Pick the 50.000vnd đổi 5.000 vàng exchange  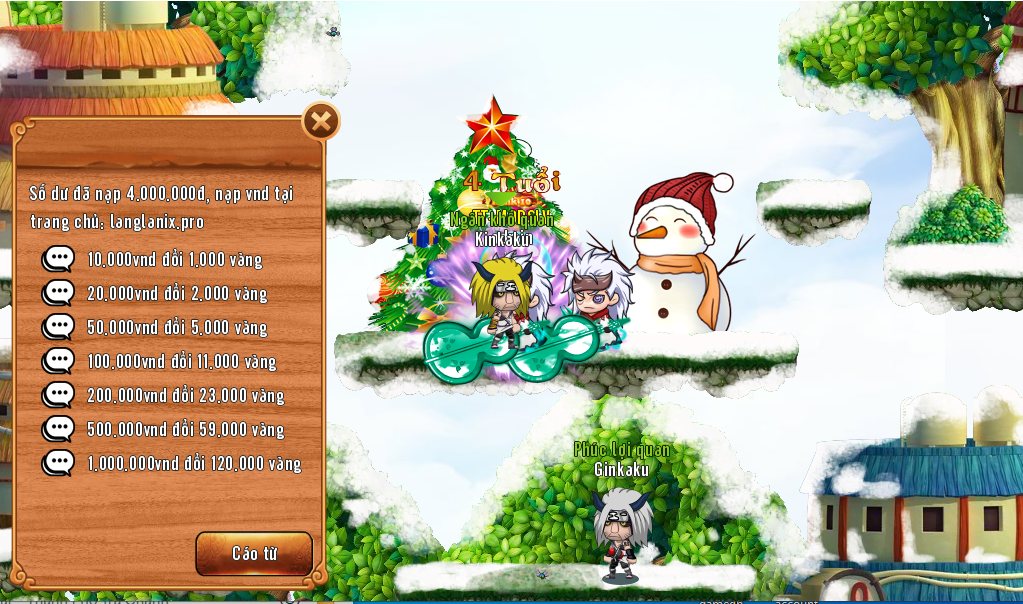[176, 328]
